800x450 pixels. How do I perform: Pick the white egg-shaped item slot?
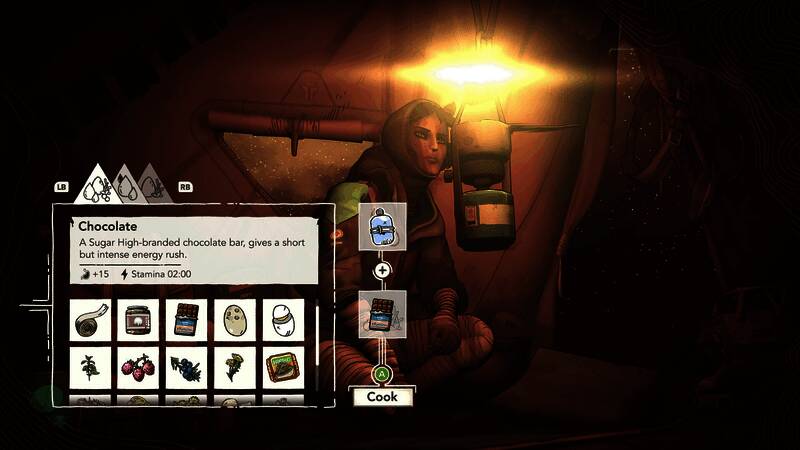click(283, 320)
